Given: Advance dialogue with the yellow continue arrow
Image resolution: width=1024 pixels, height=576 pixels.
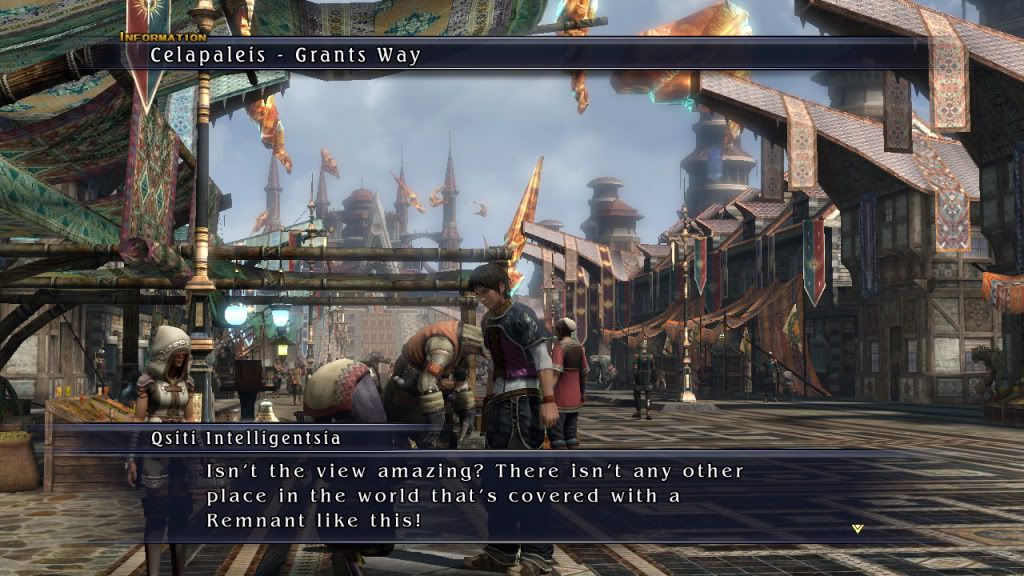Looking at the screenshot, I should (x=857, y=528).
